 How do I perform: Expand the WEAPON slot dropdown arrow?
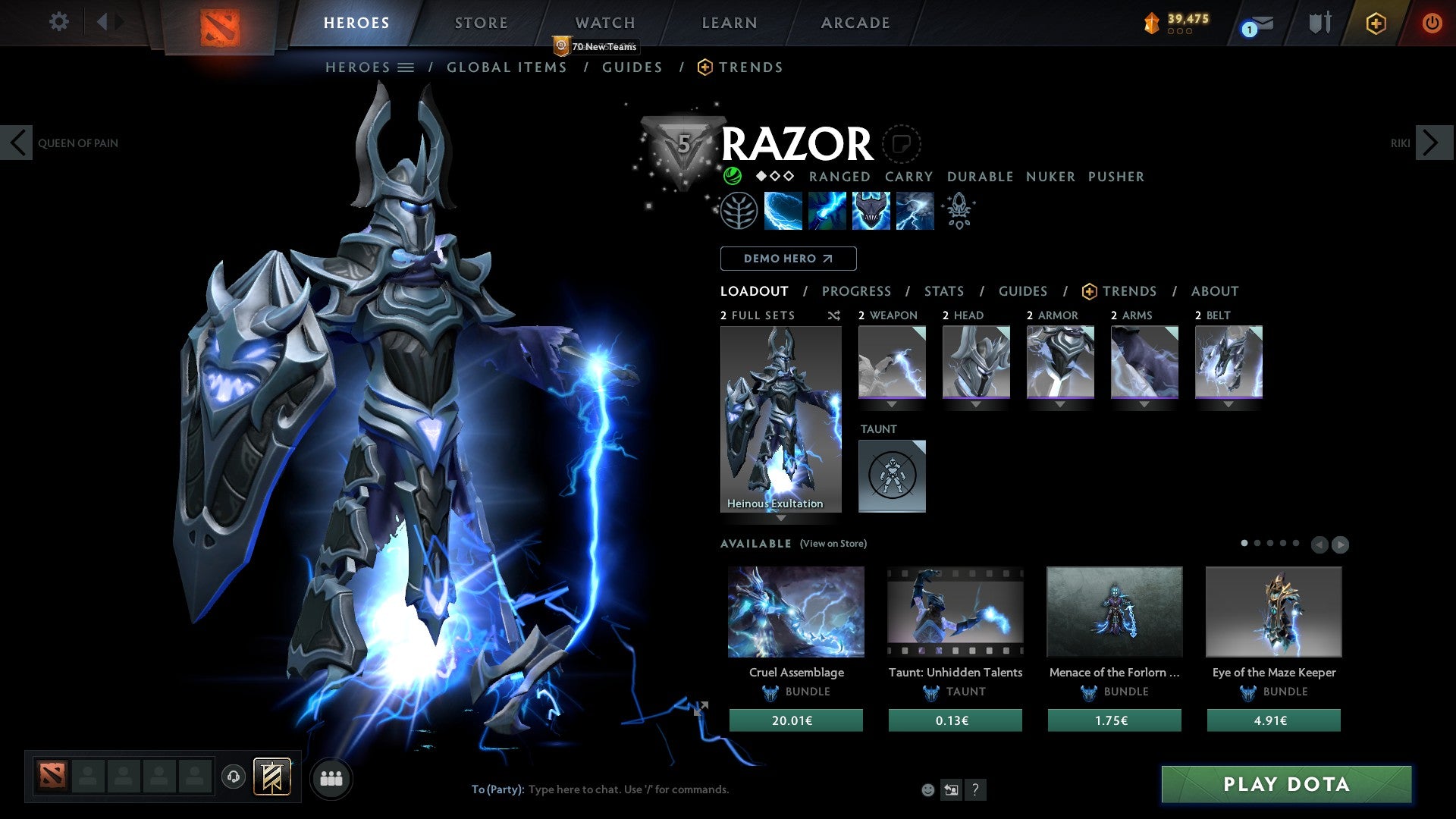point(892,405)
